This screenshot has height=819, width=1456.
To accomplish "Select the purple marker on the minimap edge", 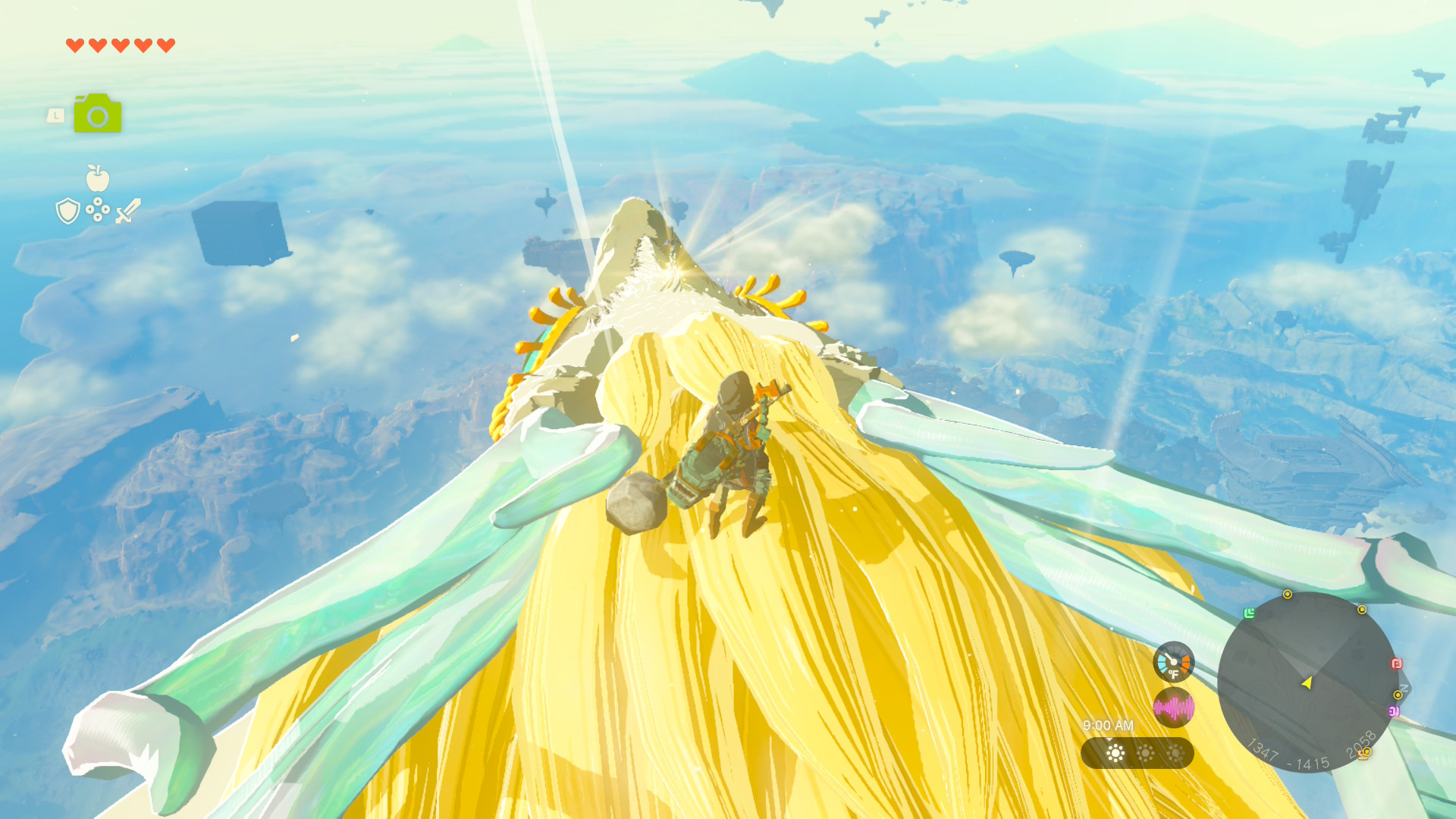I will [x=1393, y=711].
